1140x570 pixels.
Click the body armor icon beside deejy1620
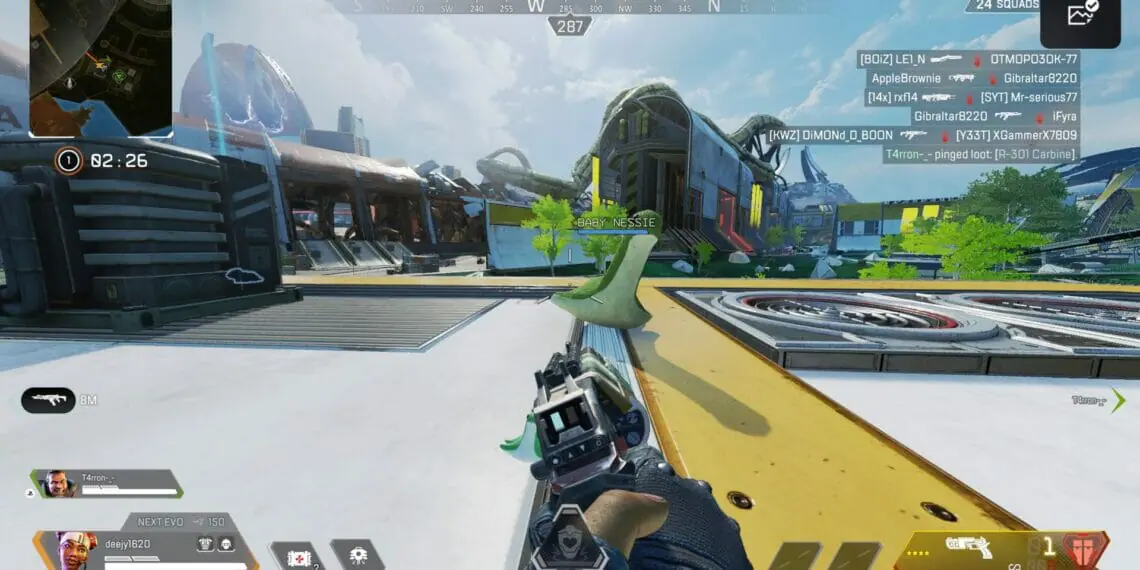pyautogui.click(x=207, y=543)
